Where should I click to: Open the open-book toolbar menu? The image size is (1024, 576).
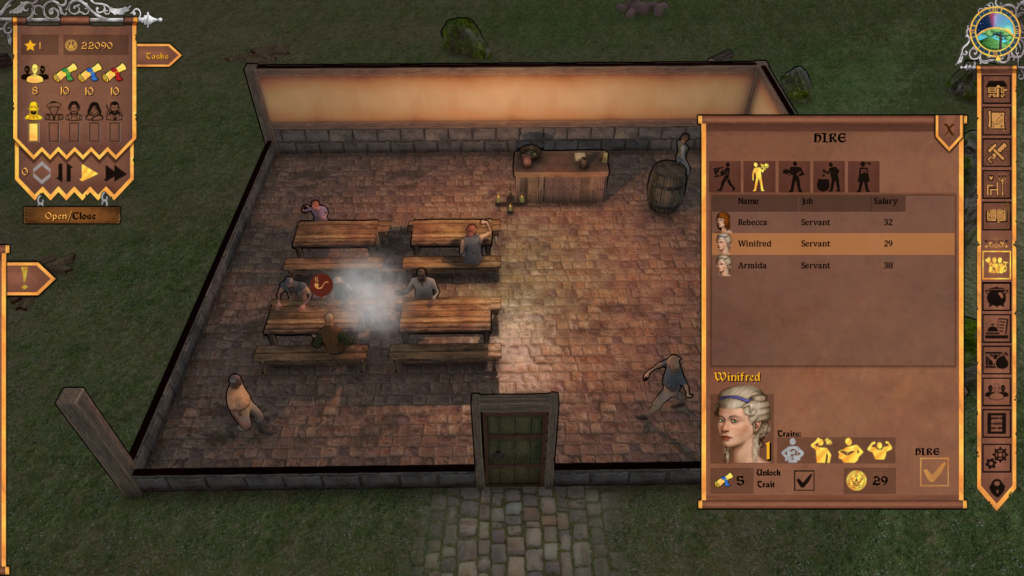pos(996,214)
